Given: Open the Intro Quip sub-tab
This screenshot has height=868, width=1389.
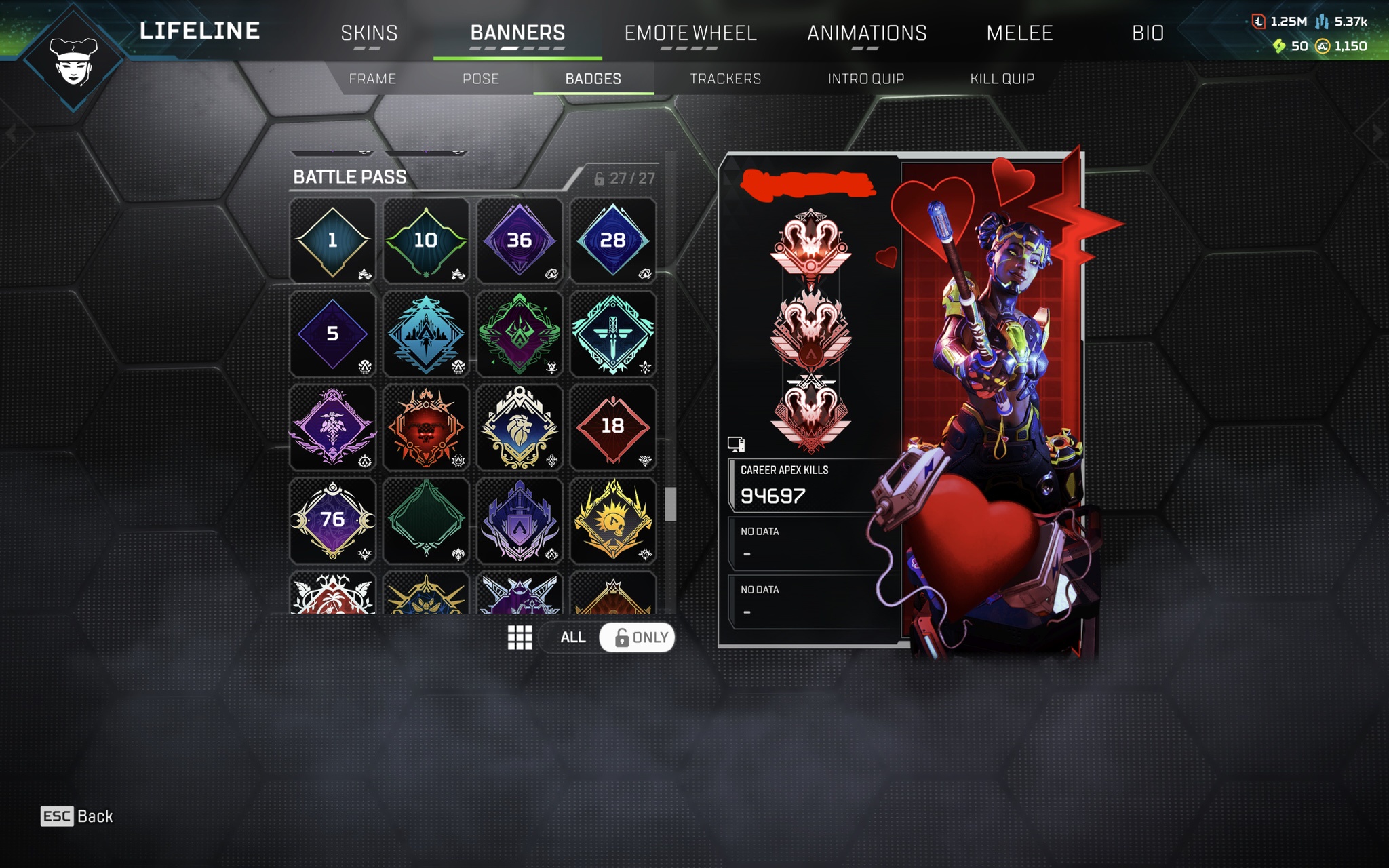Looking at the screenshot, I should (865, 79).
